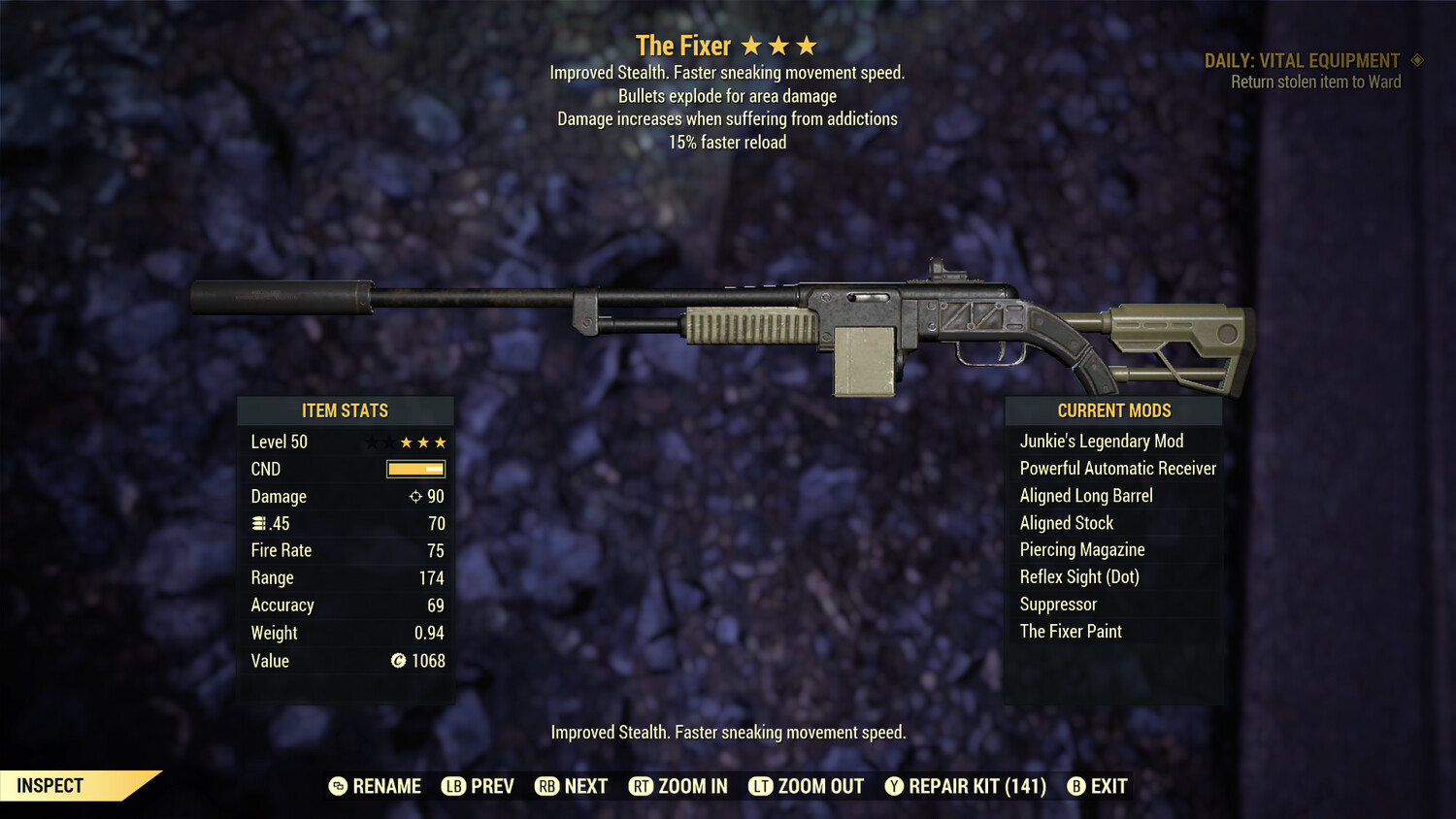Image resolution: width=1456 pixels, height=819 pixels.
Task: Click the caps icon next to Value 1068
Action: coord(397,662)
